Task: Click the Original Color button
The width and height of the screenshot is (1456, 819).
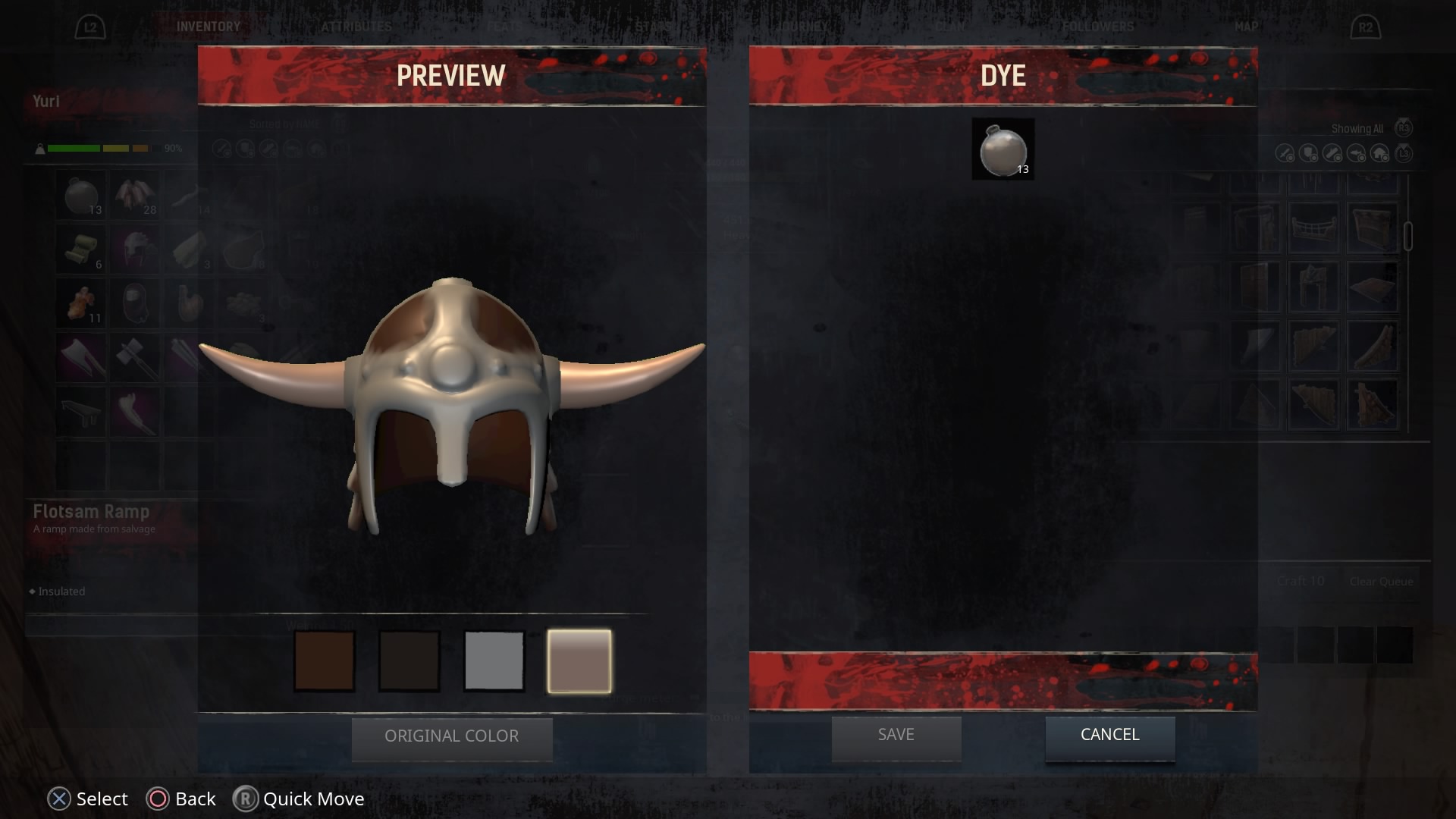Action: [452, 736]
